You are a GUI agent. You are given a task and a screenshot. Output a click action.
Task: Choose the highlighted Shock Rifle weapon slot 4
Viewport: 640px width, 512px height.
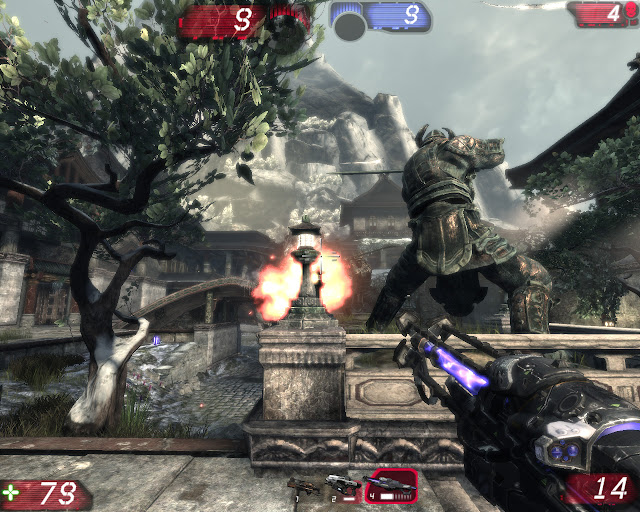(390, 484)
